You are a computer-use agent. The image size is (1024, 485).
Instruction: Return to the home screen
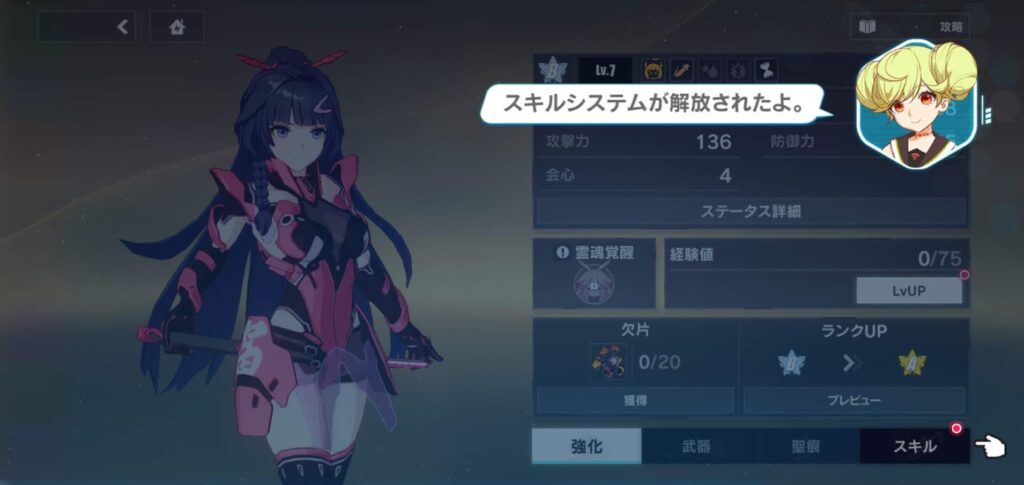coord(177,27)
